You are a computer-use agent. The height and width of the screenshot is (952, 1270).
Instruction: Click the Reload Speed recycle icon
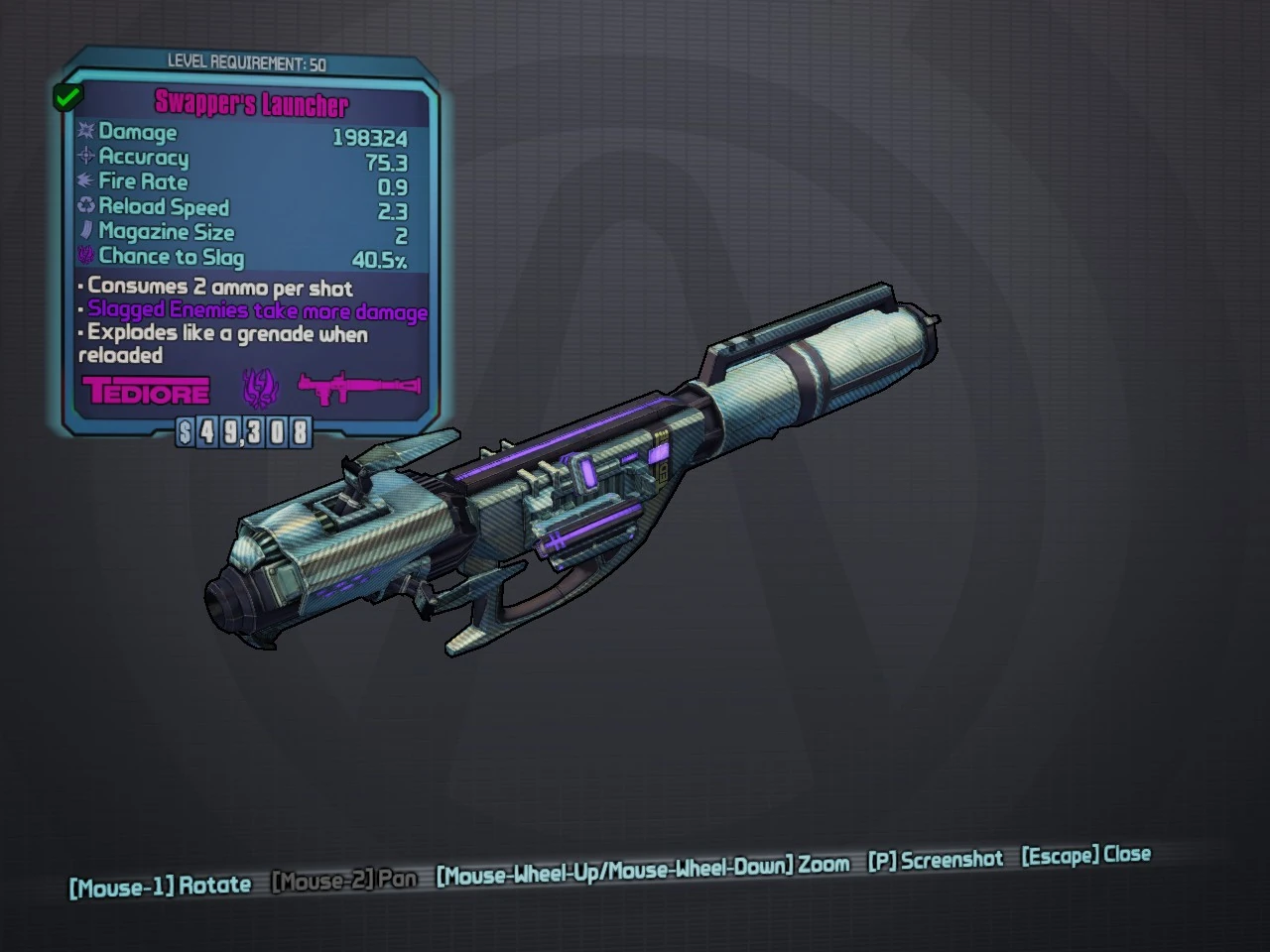click(x=86, y=206)
